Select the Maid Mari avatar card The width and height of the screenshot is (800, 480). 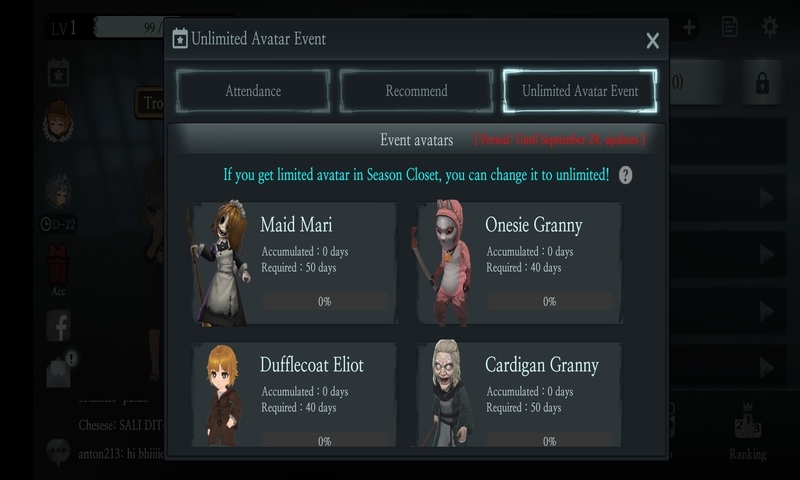coord(294,264)
